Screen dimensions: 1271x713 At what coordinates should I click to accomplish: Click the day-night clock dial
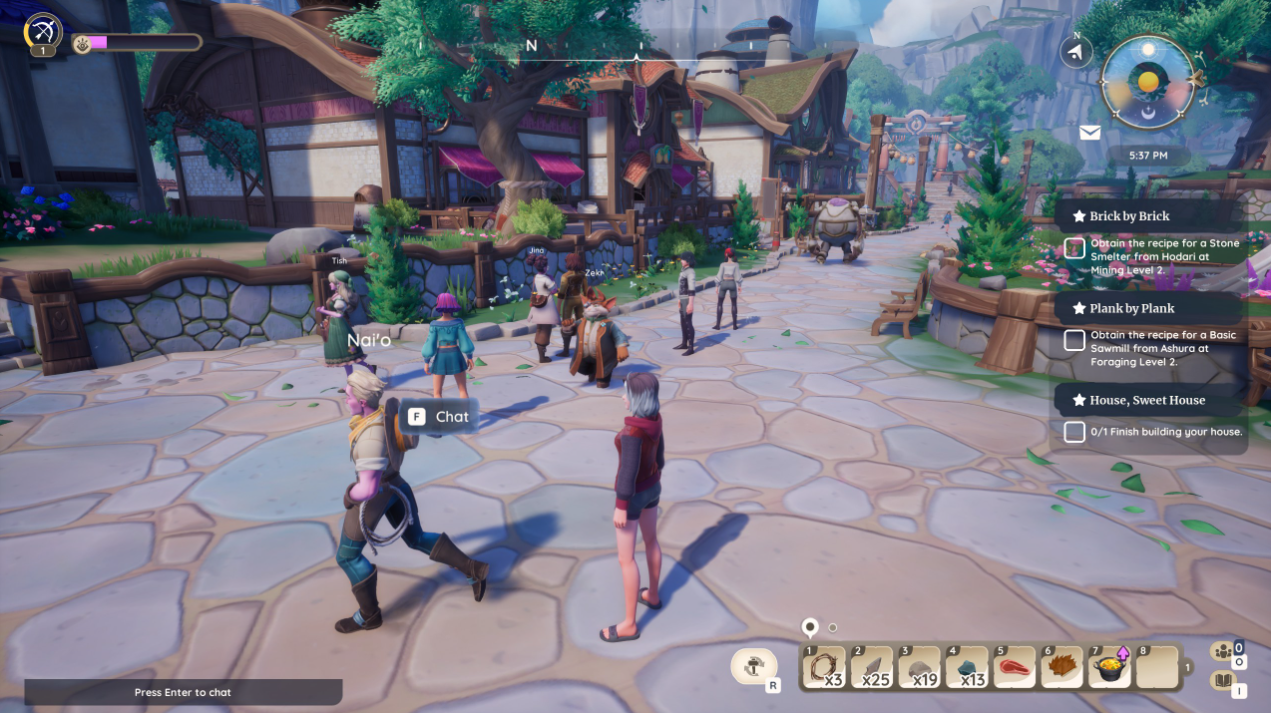point(1148,82)
